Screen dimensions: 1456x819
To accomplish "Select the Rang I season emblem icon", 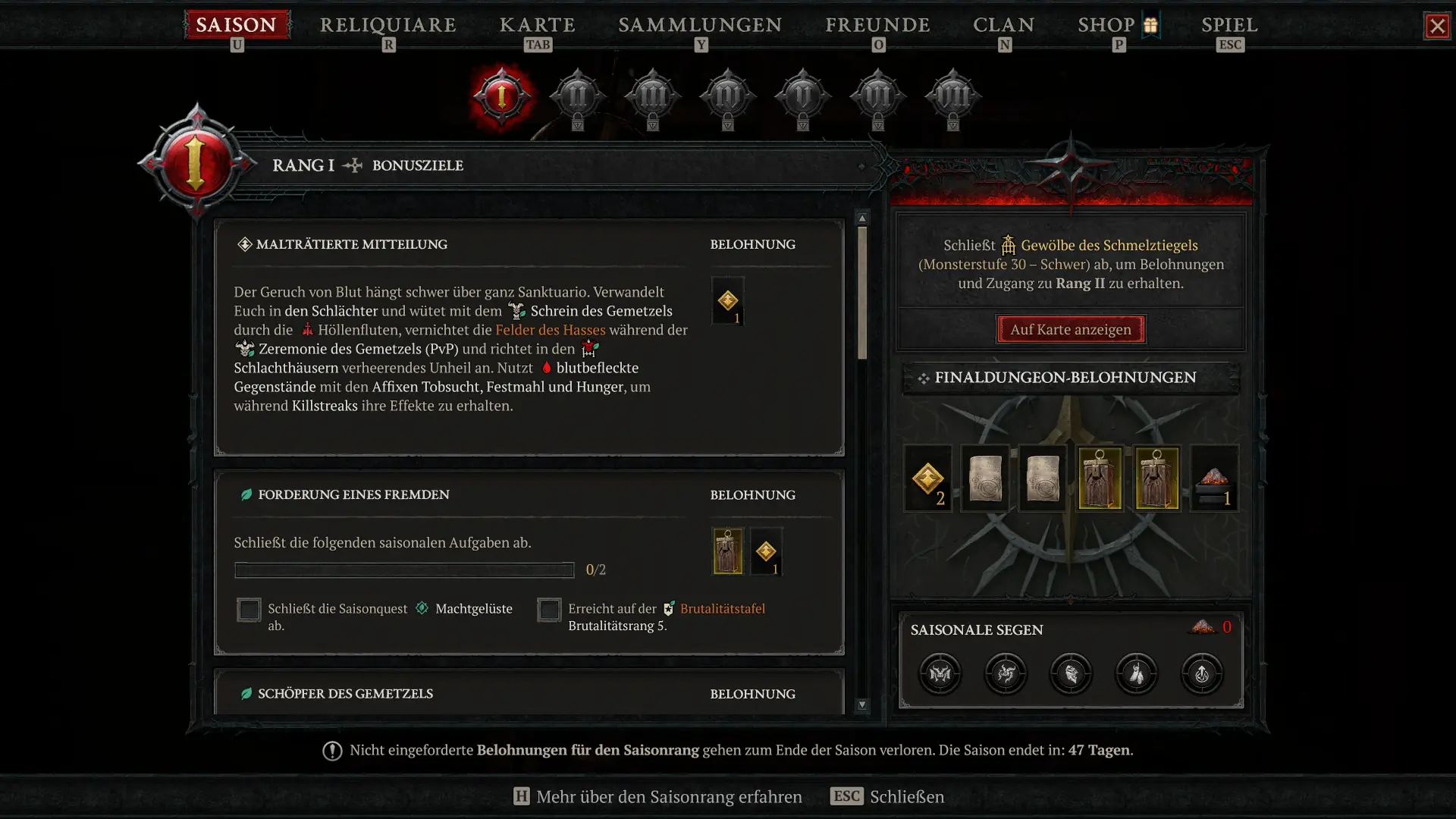I will [500, 96].
